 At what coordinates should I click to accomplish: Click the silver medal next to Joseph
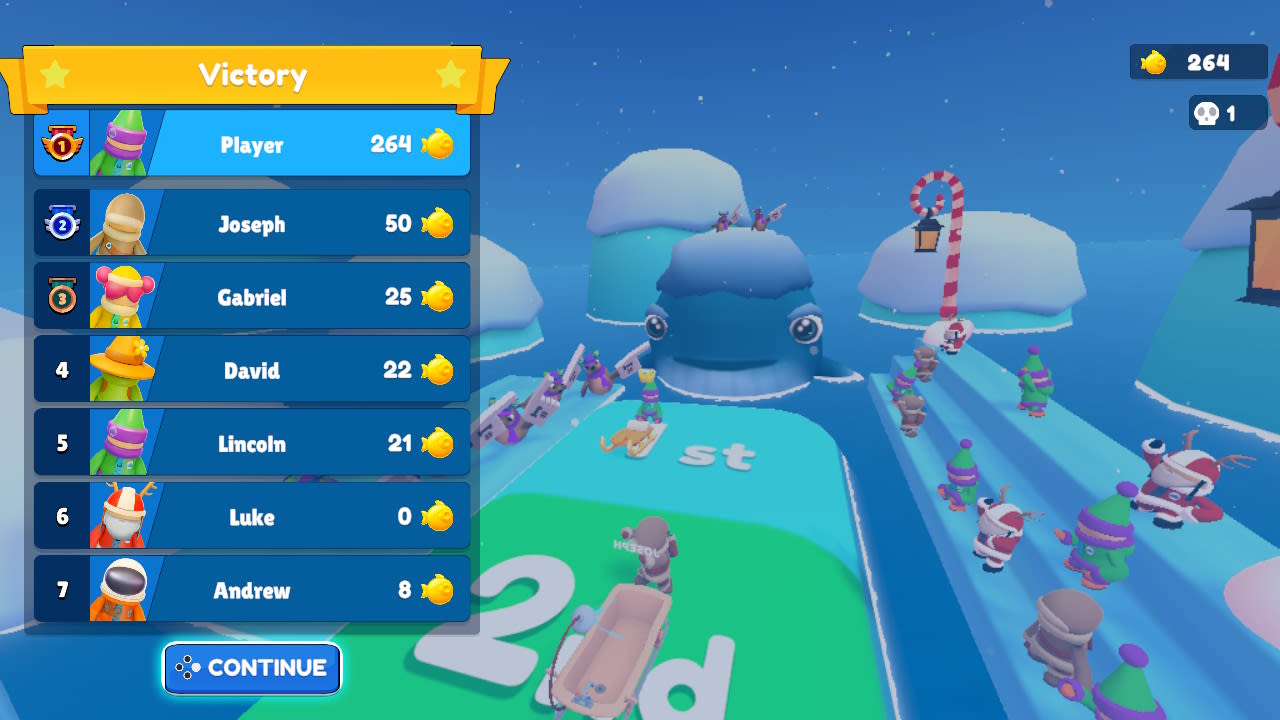62,224
